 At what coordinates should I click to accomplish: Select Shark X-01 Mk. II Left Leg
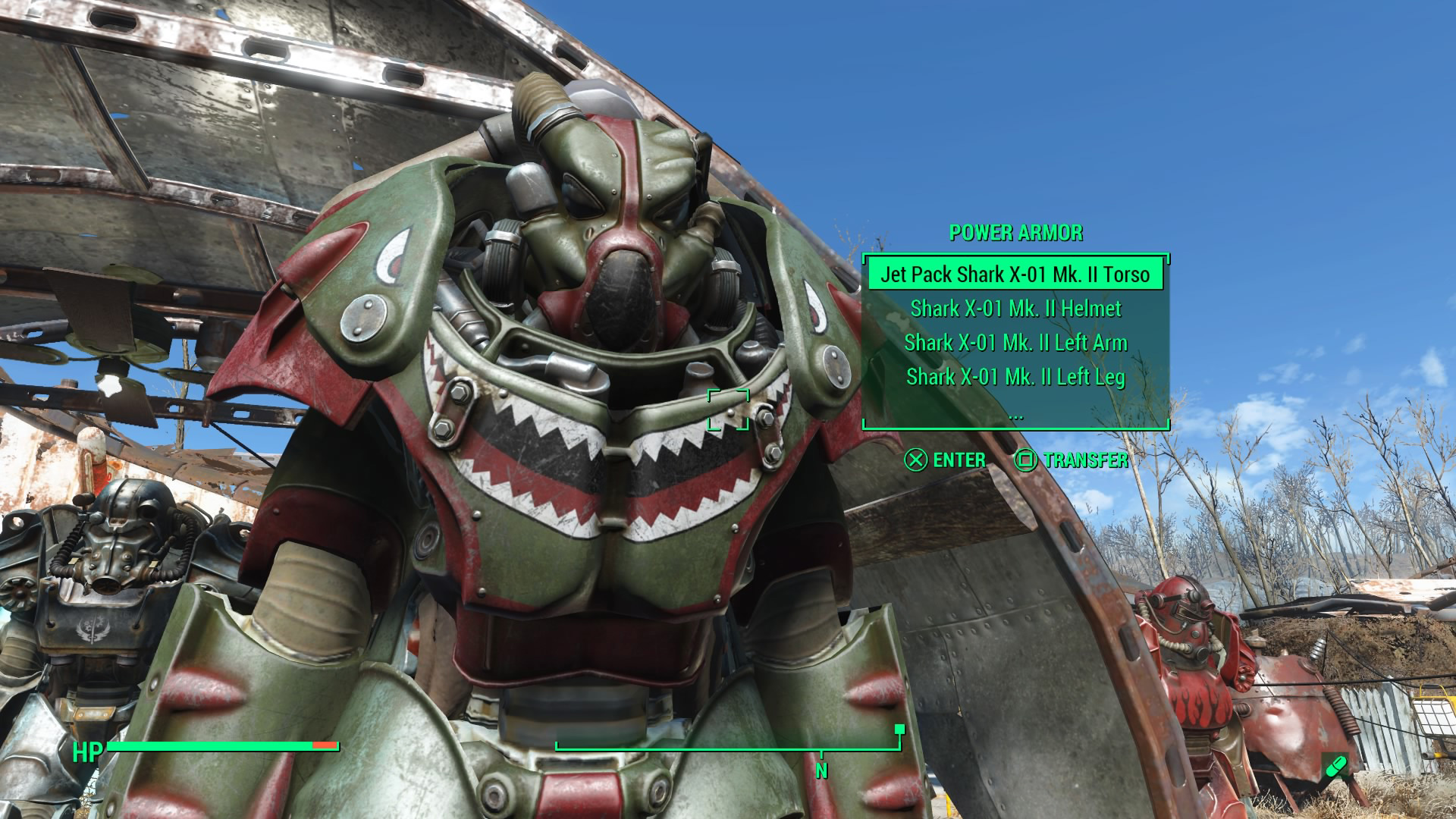pos(1015,377)
